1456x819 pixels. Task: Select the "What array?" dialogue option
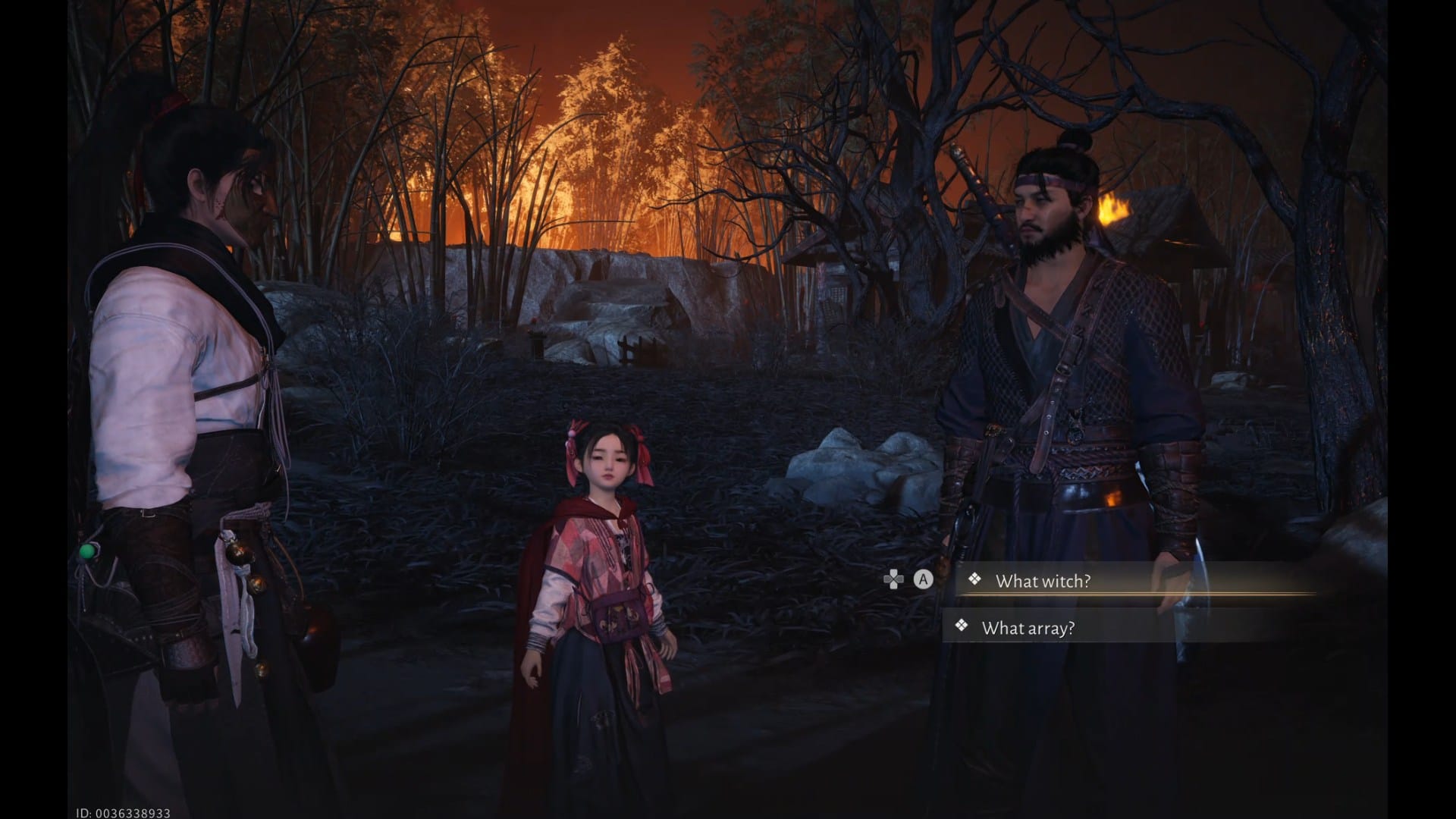click(x=1028, y=628)
